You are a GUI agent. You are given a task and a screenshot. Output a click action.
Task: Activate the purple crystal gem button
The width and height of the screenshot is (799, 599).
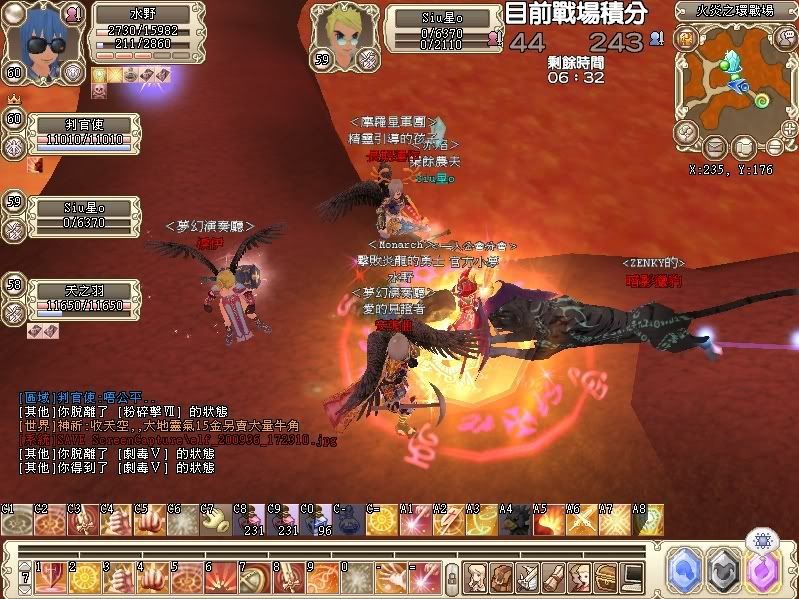(765, 567)
